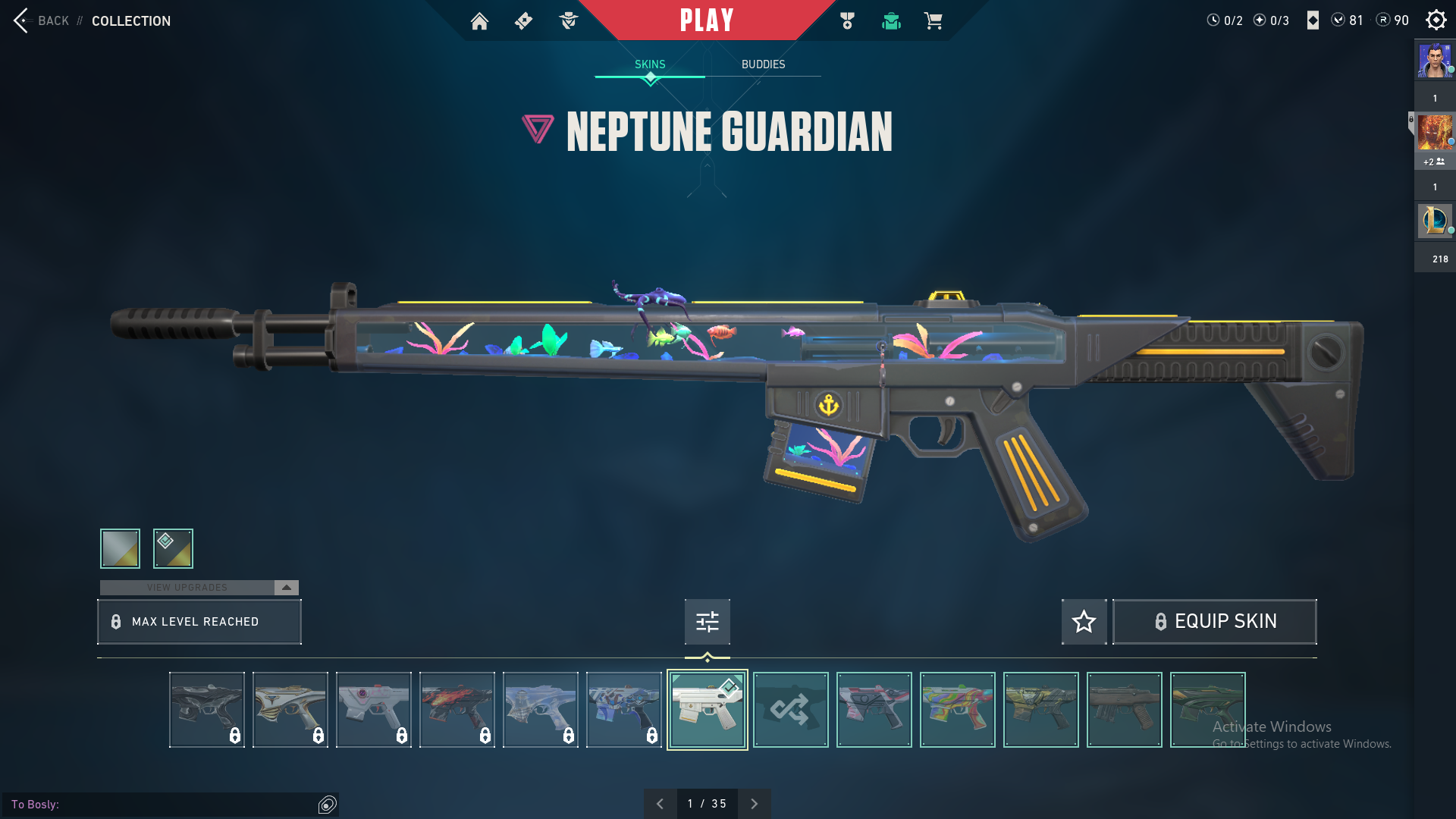Click the Equip Skin button
Screen dimensions: 1456x819
point(1214,622)
